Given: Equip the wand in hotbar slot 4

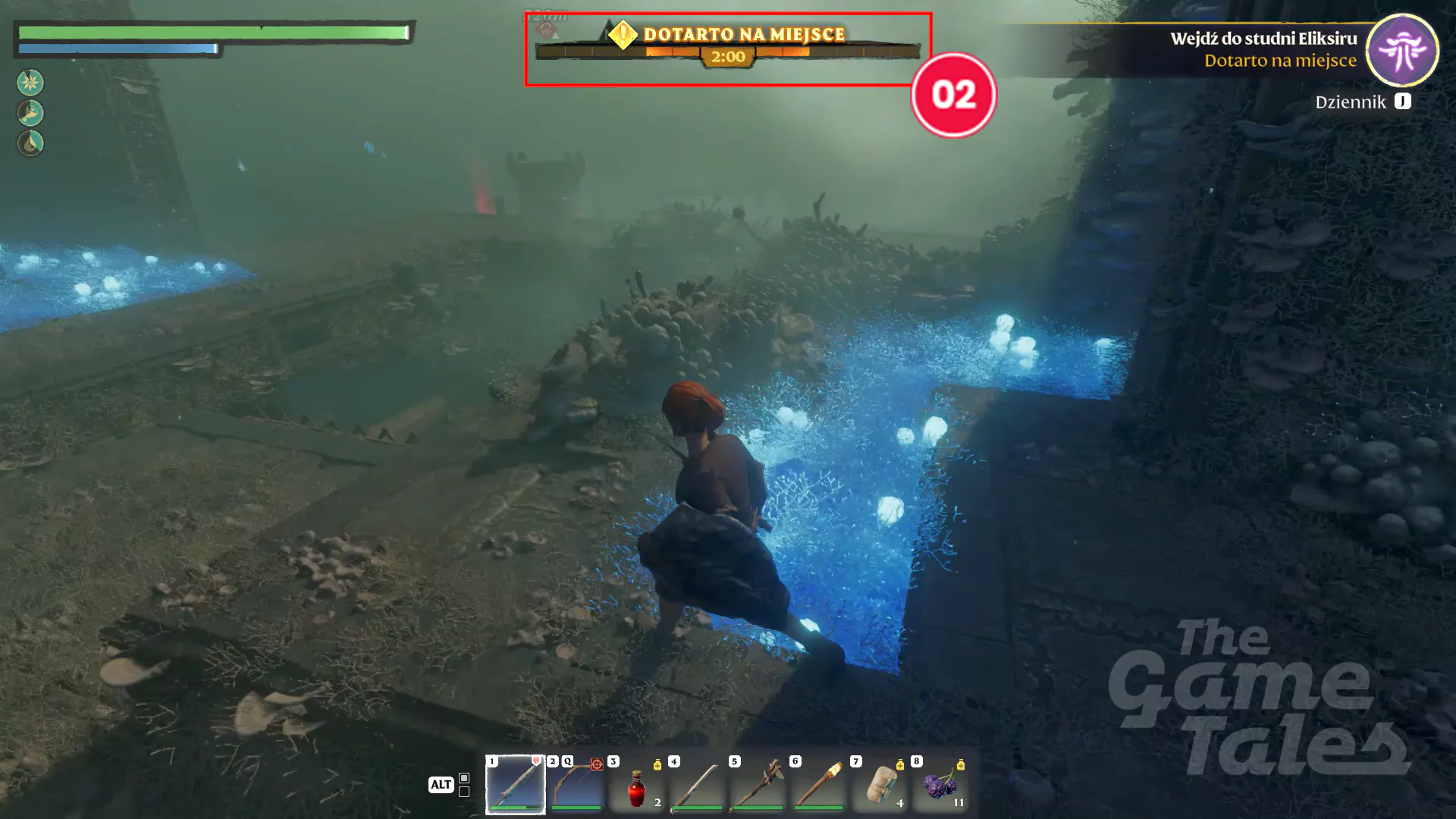Looking at the screenshot, I should coord(698,786).
